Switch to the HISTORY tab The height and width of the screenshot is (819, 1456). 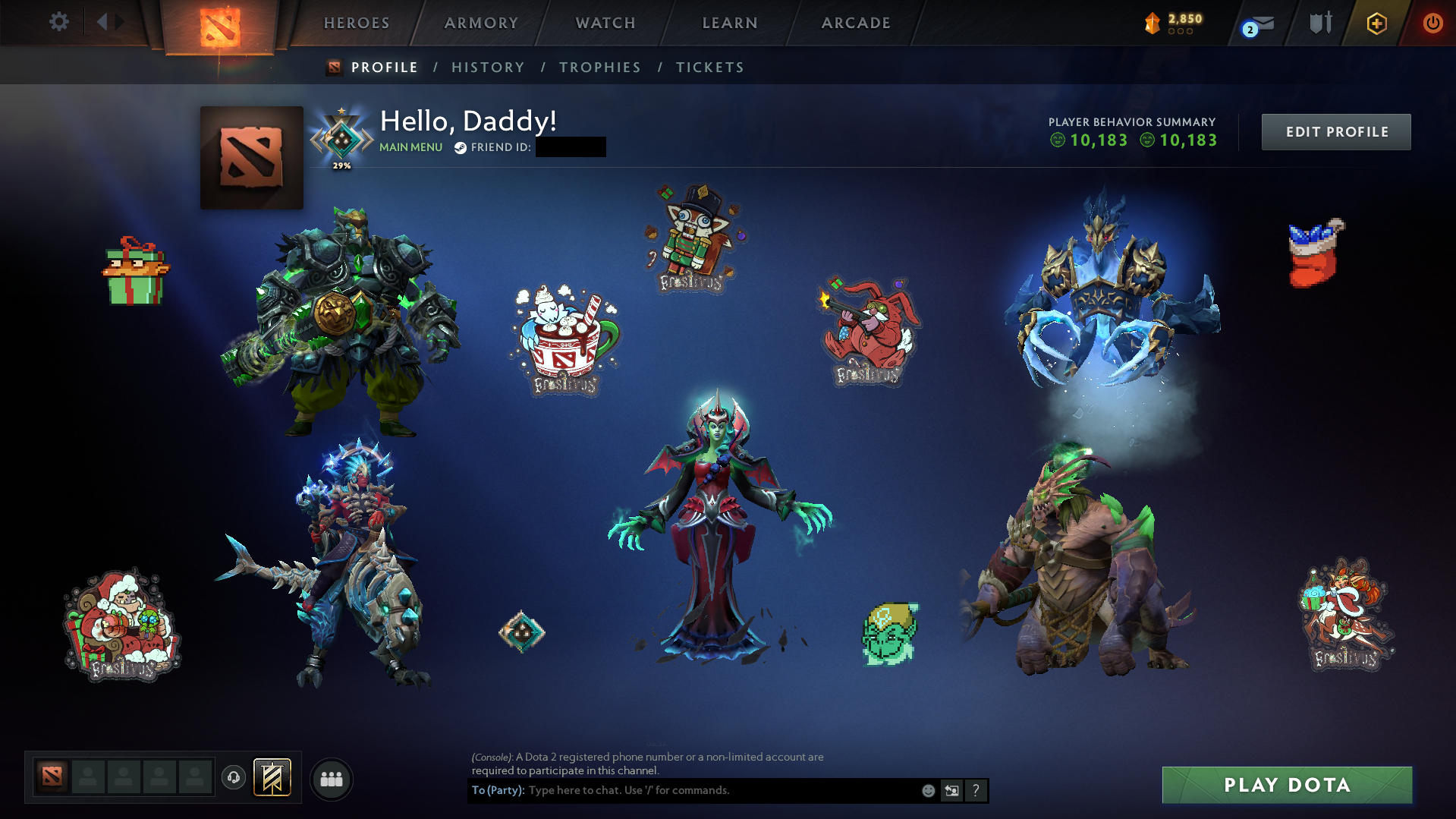[488, 67]
